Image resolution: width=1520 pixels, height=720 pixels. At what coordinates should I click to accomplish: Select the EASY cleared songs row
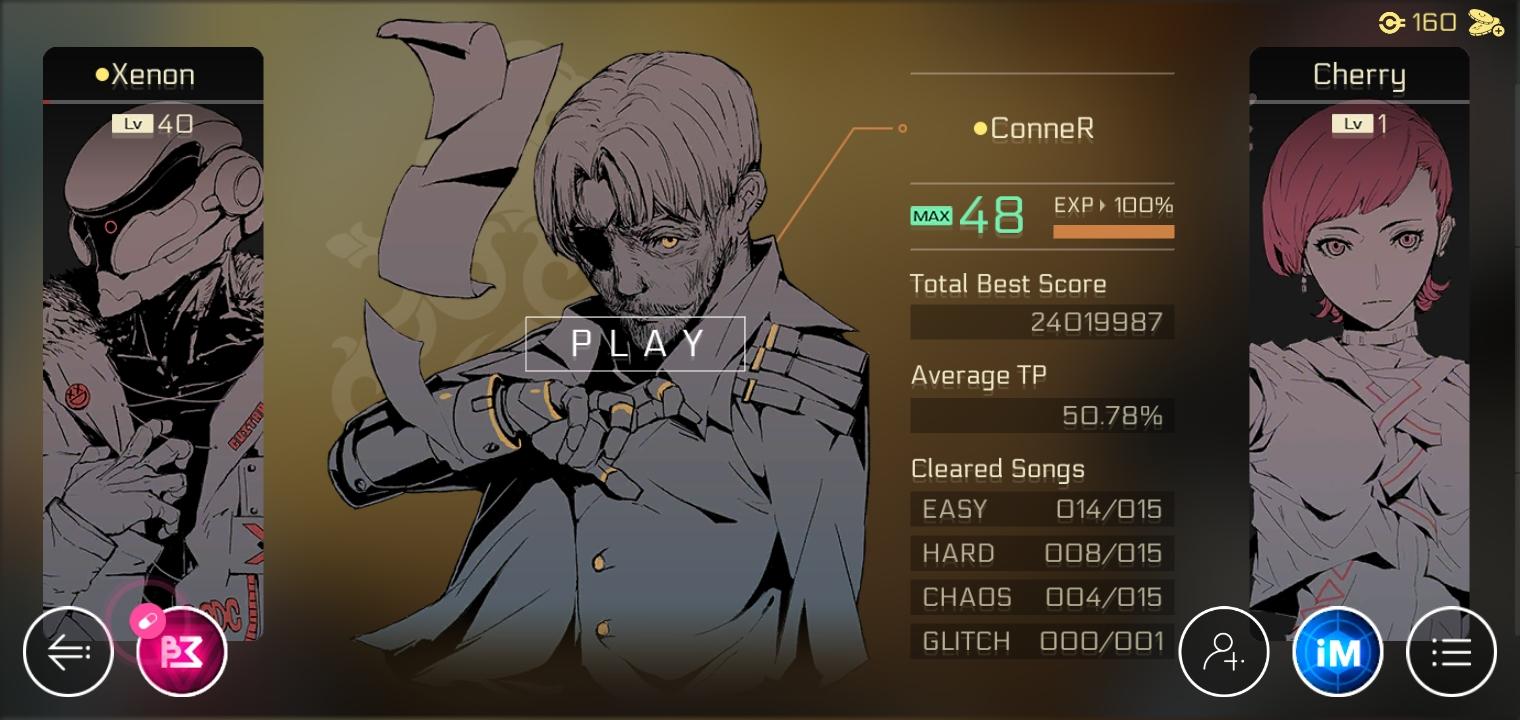1042,509
